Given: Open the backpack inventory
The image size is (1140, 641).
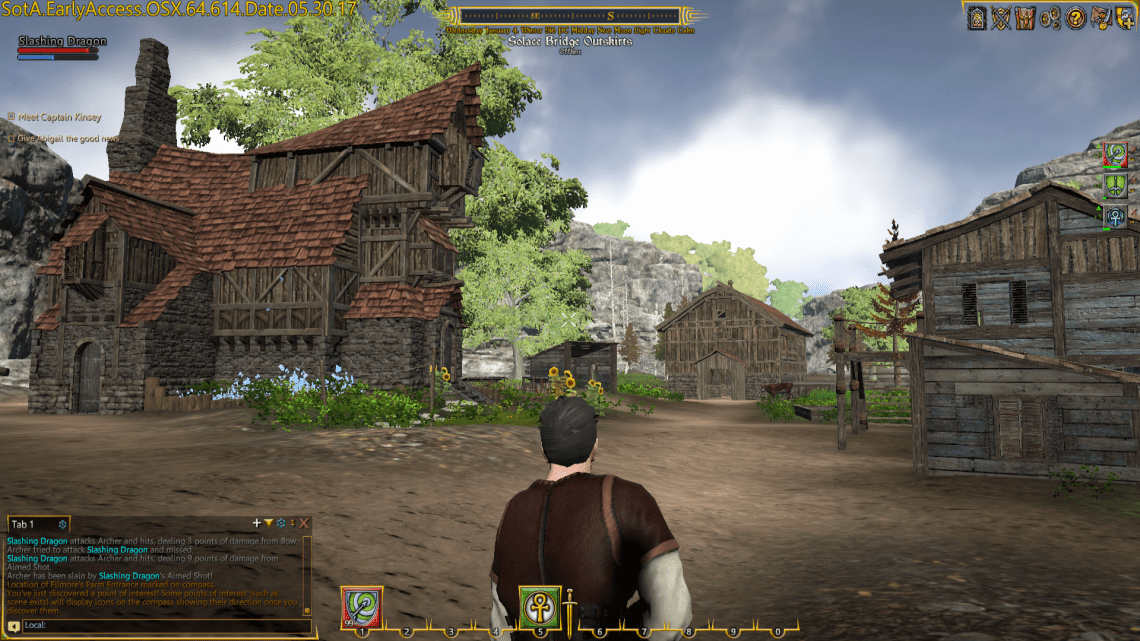Looking at the screenshot, I should coord(1025,17).
